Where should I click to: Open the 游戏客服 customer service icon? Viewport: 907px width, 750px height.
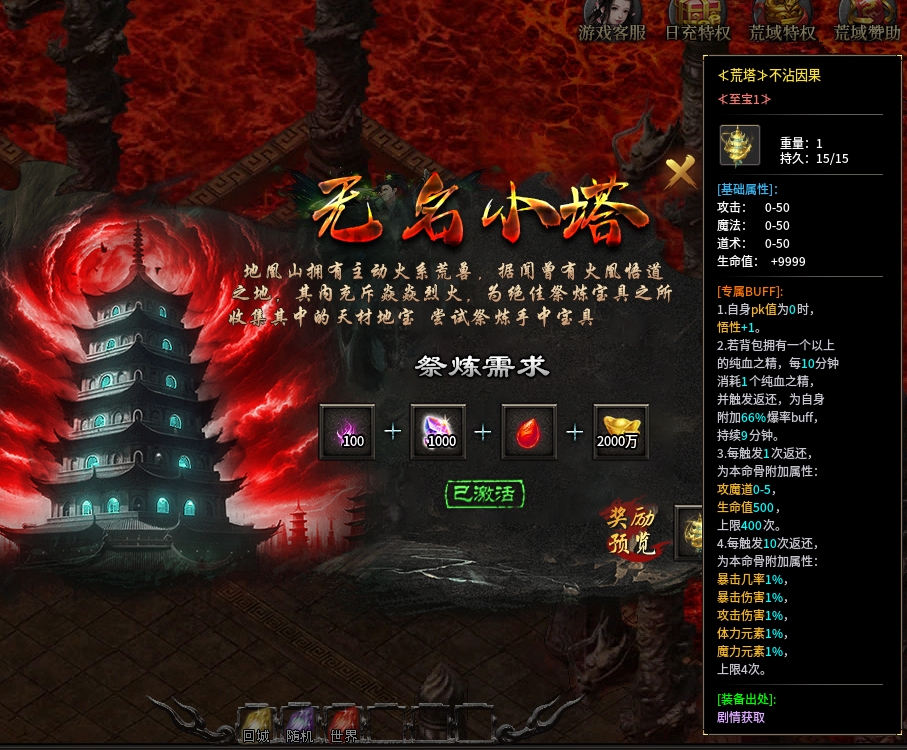[612, 17]
